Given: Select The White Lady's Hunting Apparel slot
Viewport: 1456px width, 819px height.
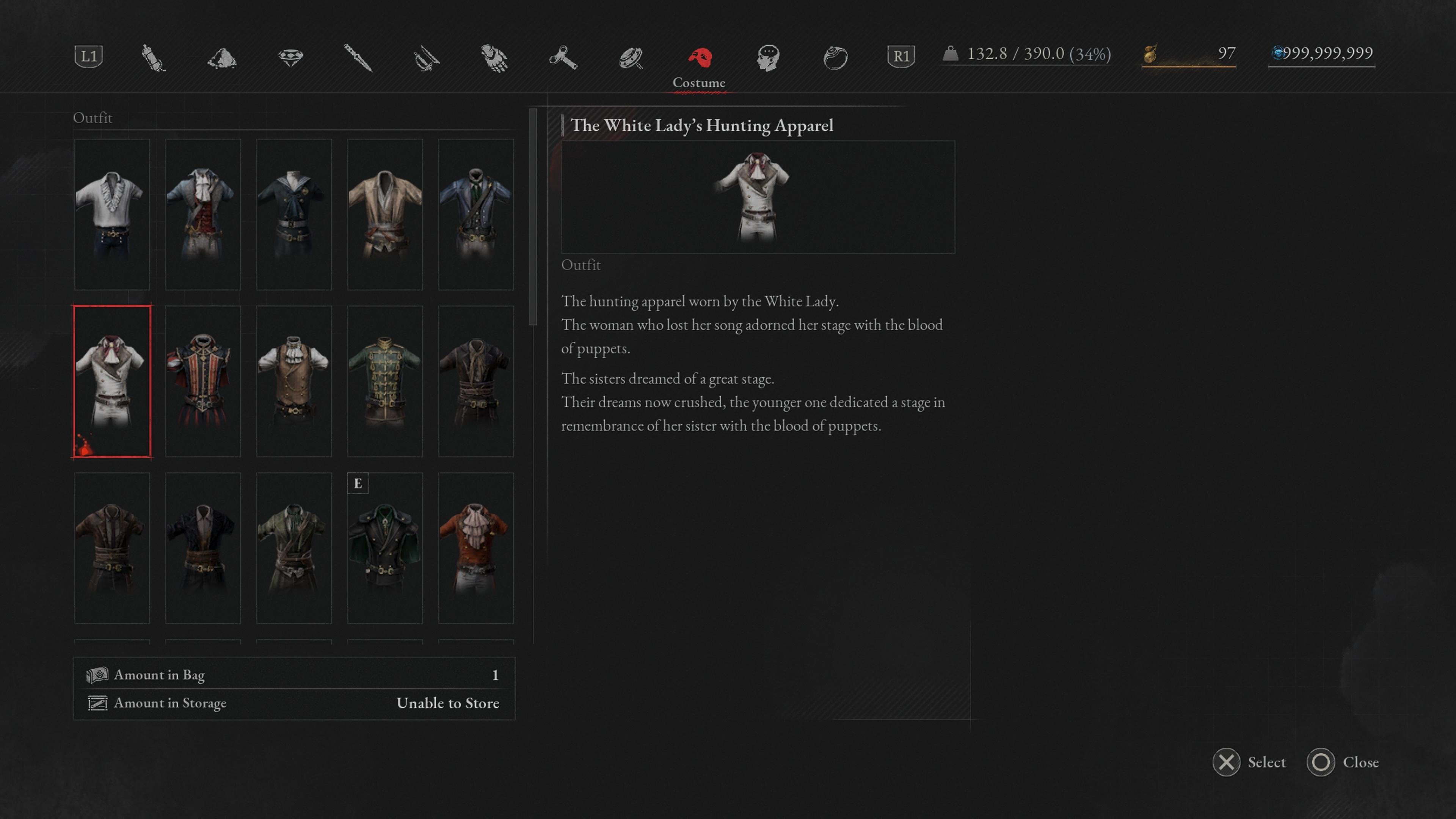Looking at the screenshot, I should (112, 381).
